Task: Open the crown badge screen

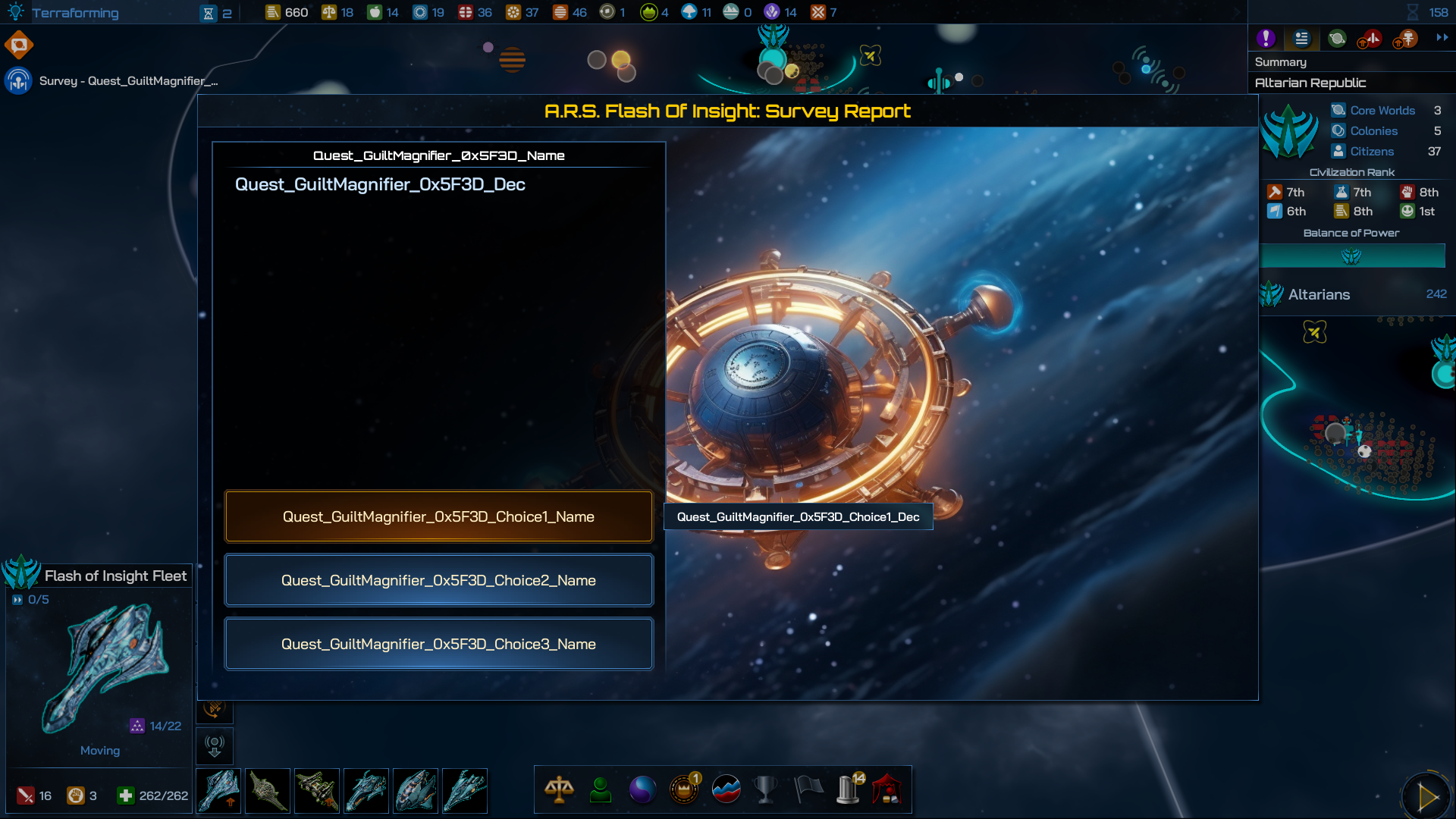Action: coord(684,789)
